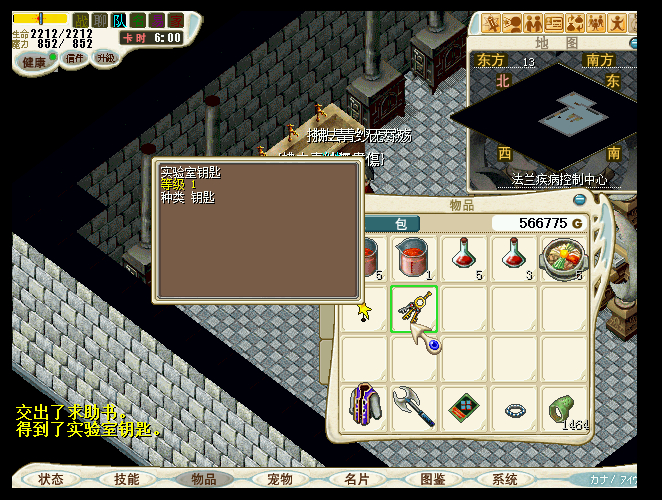Open the 系统 system menu

(505, 479)
